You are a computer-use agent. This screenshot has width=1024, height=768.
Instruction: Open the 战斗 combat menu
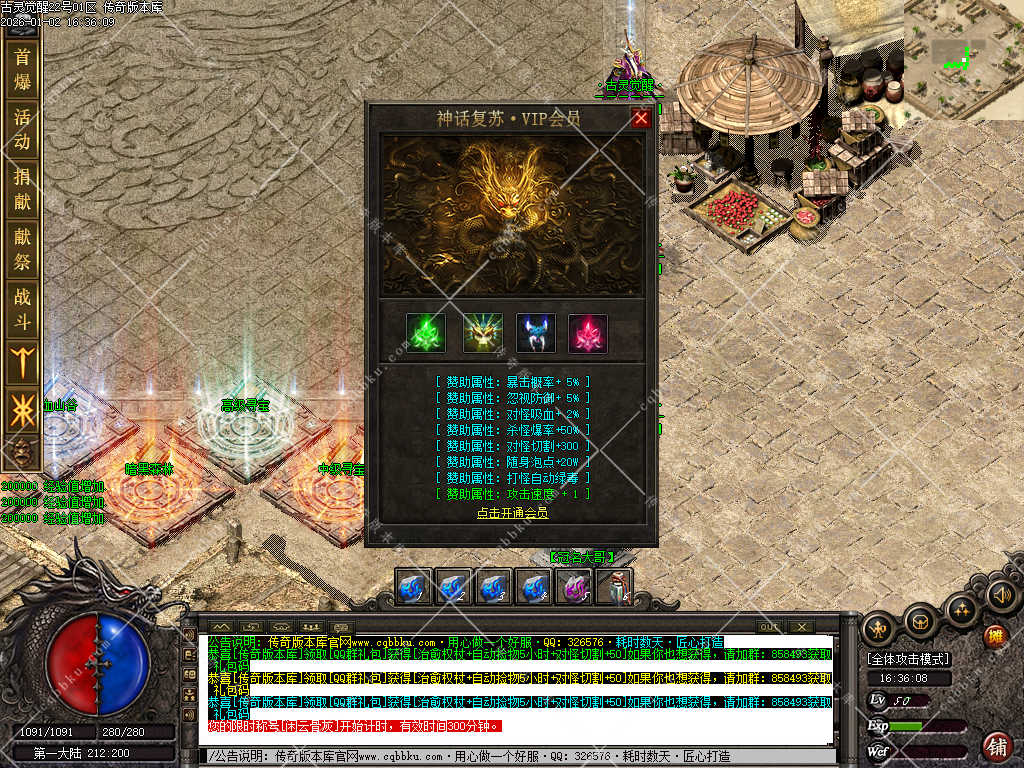click(22, 309)
